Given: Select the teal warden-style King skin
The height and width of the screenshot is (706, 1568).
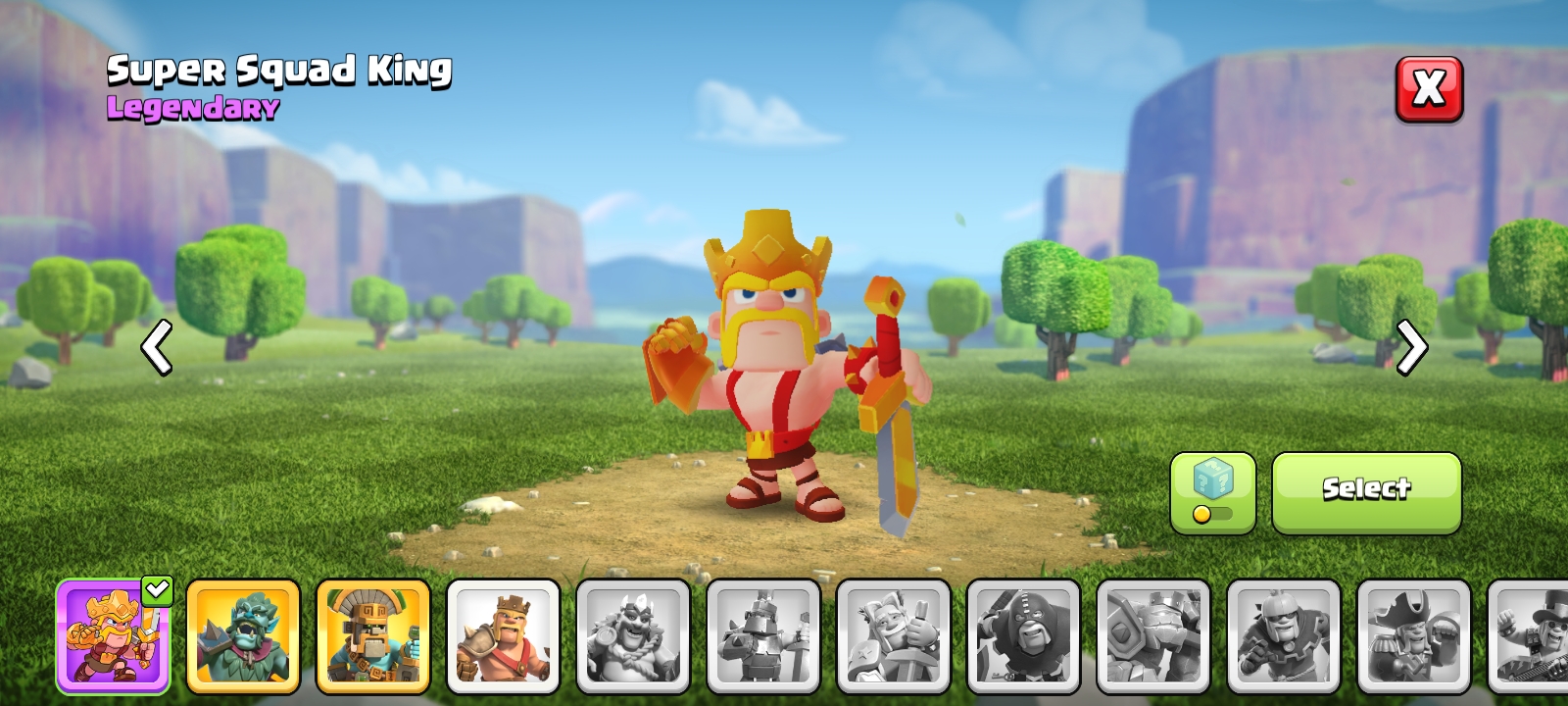Looking at the screenshot, I should click(244, 635).
